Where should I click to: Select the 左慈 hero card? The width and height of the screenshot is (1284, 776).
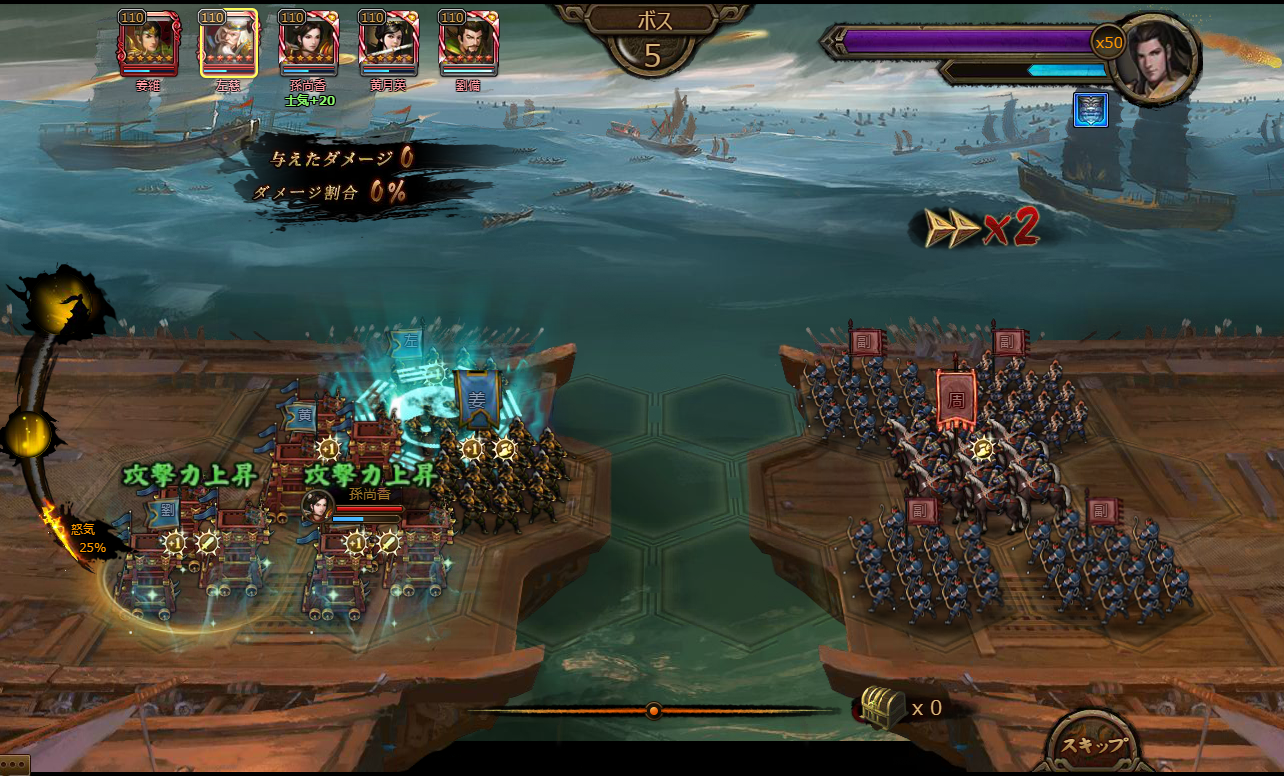click(x=228, y=44)
